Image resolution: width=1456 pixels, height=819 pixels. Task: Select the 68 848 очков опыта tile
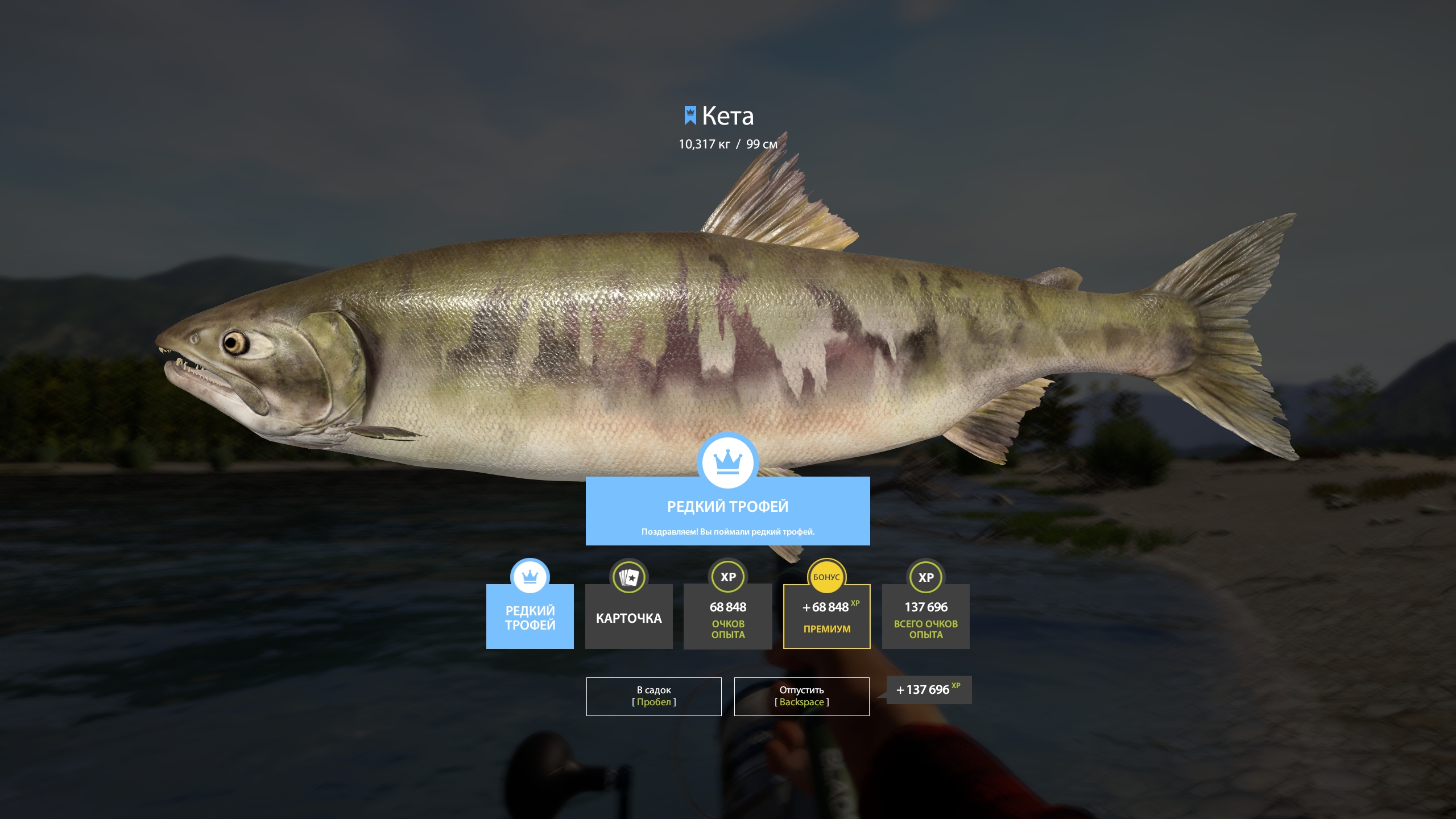[x=727, y=617]
